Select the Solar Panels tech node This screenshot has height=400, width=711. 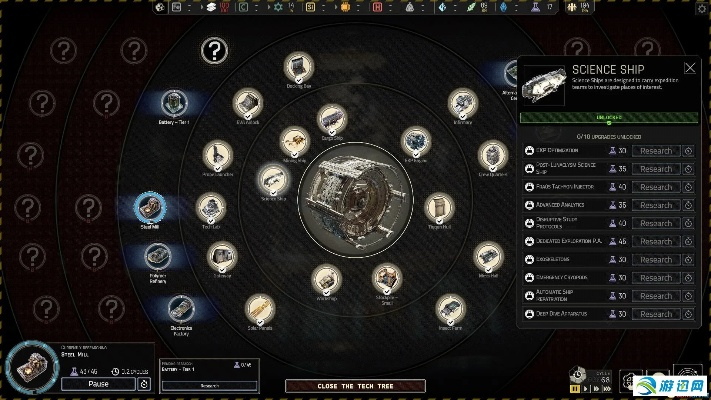click(259, 308)
